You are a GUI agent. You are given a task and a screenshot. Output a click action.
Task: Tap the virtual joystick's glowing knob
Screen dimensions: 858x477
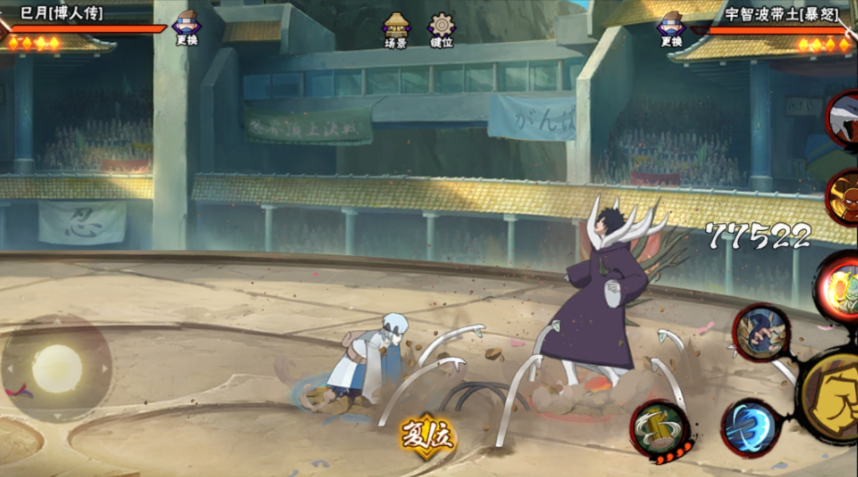click(x=56, y=369)
